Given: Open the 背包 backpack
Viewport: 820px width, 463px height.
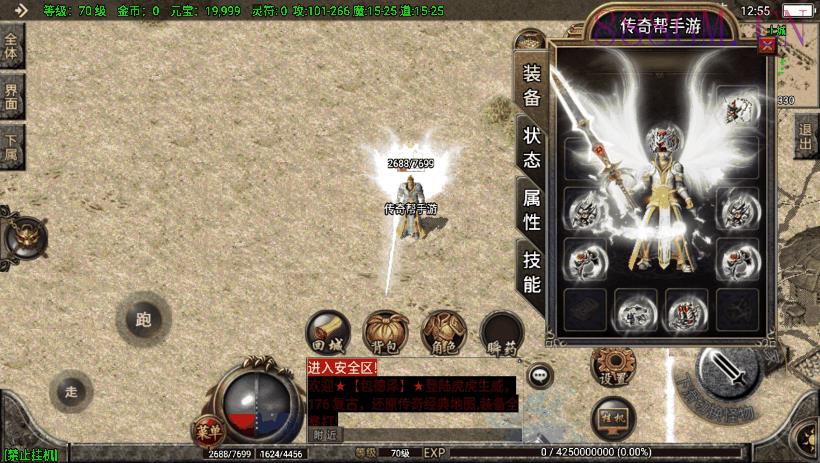Looking at the screenshot, I should 385,331.
